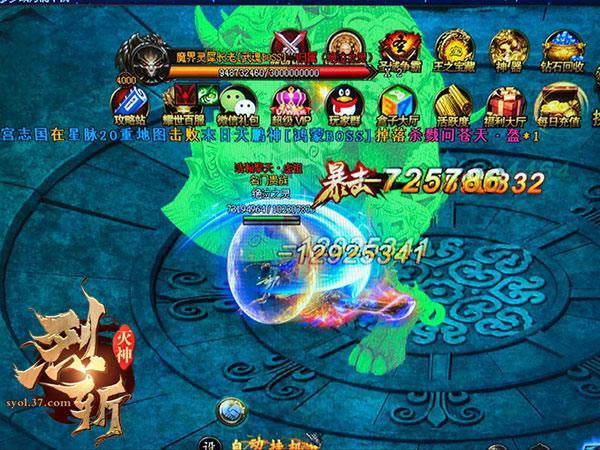This screenshot has width=600, height=450.
Task: Open the 圣域争霸 event icon
Action: click(x=404, y=47)
